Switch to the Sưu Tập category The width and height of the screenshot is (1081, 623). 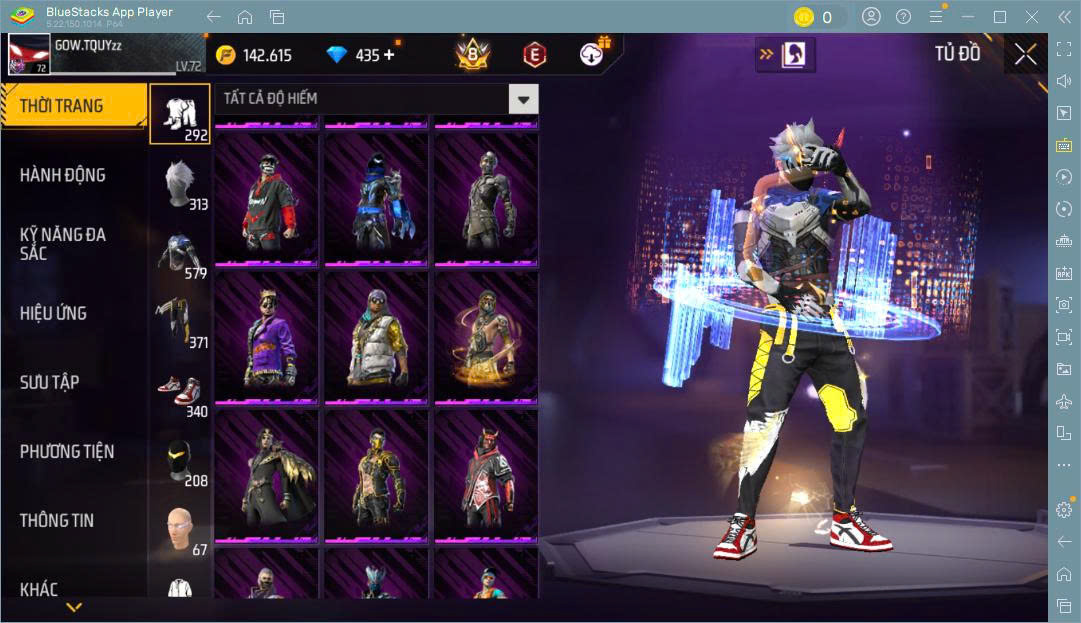tap(50, 382)
